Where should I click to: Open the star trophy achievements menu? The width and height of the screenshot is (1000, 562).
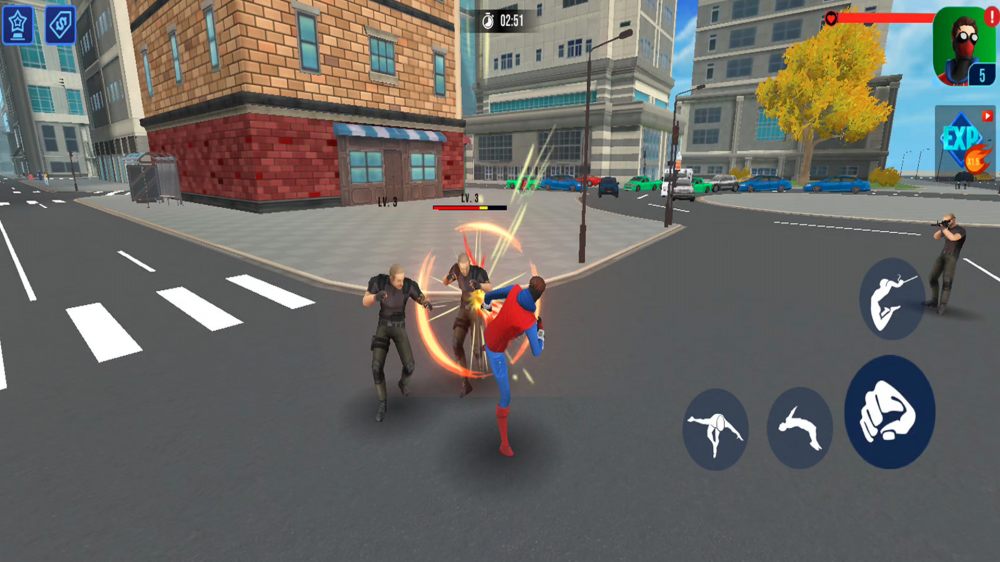point(17,24)
